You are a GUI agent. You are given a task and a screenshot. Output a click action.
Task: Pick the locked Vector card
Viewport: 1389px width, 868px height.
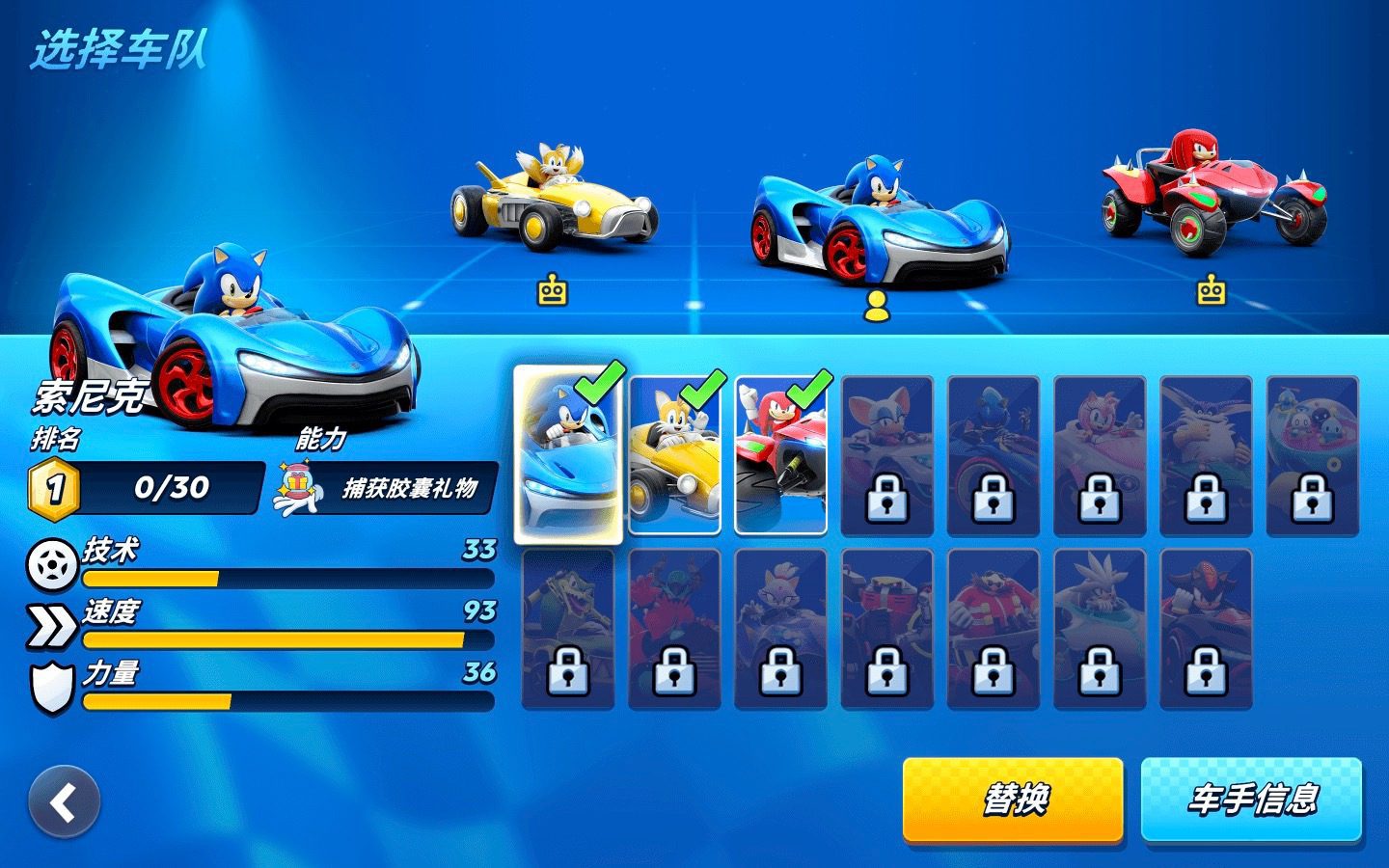point(568,629)
